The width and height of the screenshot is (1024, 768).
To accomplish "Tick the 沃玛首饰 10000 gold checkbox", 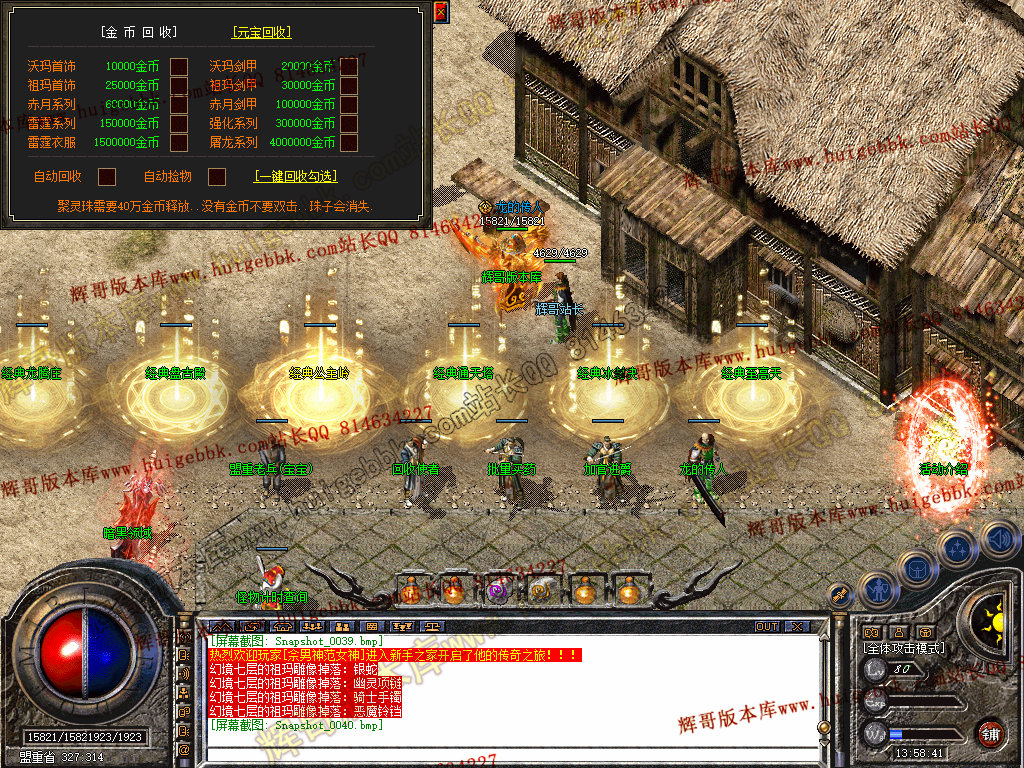I will click(x=179, y=67).
